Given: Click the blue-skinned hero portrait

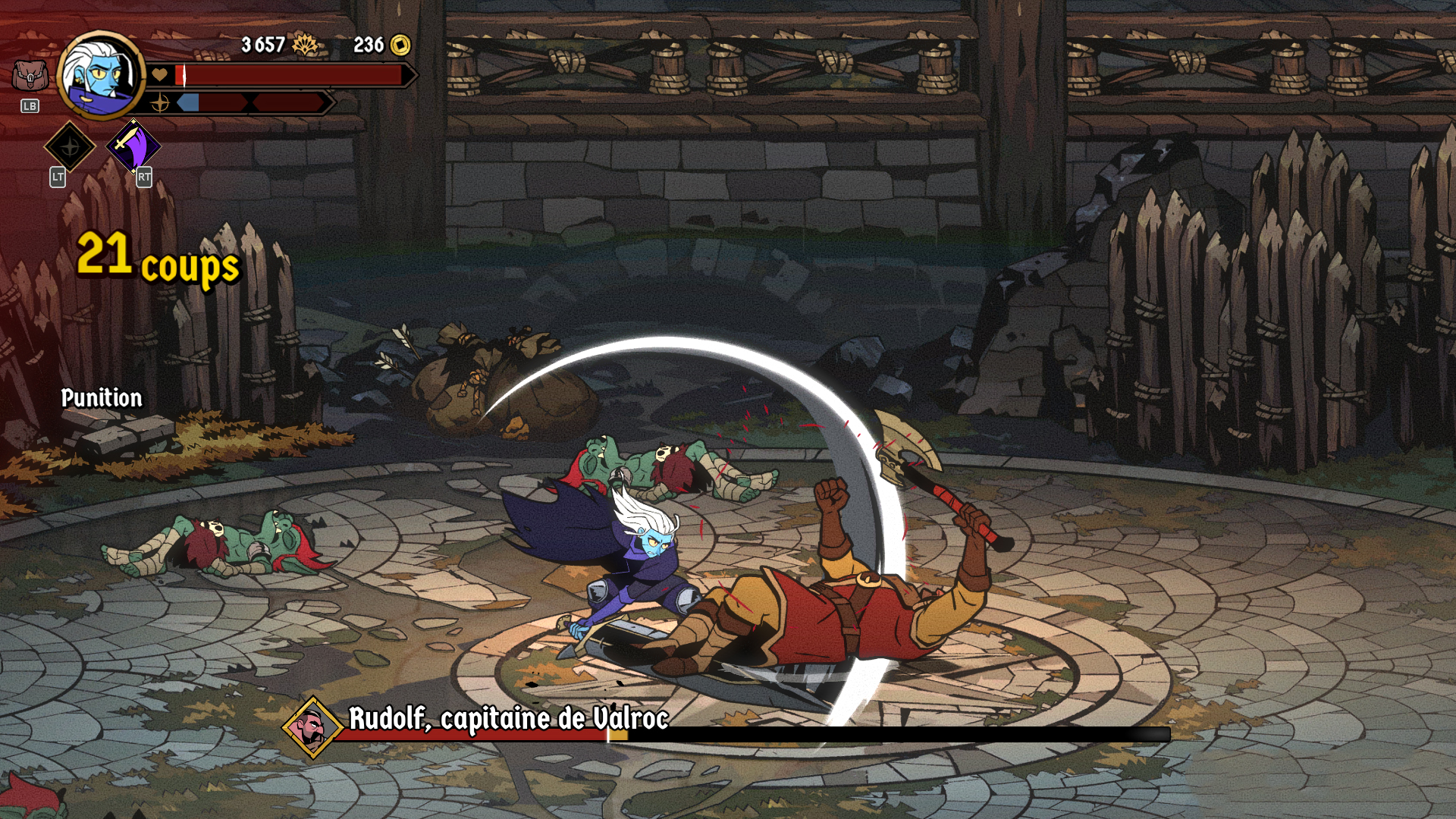Looking at the screenshot, I should click(x=100, y=75).
